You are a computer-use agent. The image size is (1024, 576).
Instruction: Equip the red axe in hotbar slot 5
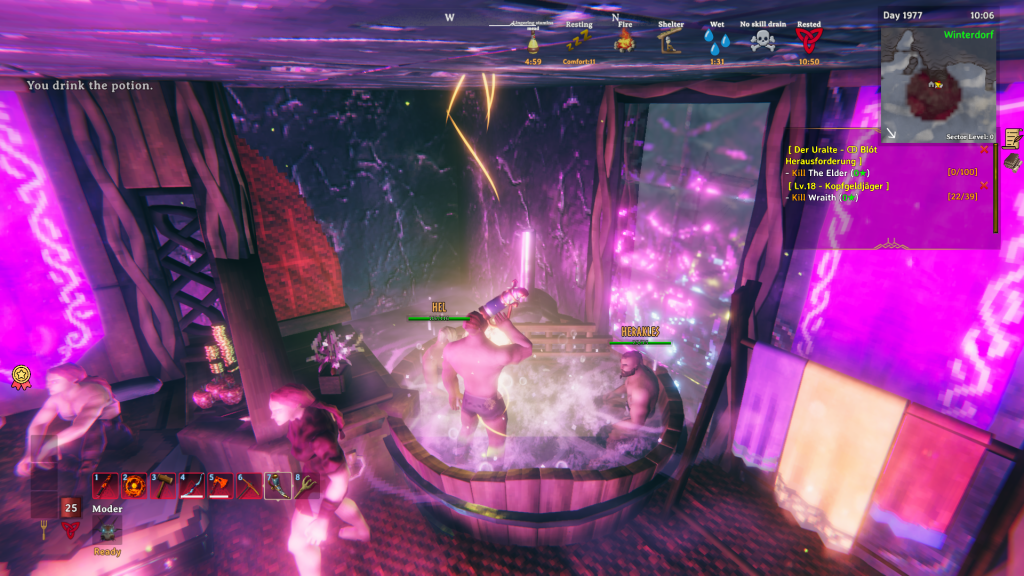(x=220, y=485)
